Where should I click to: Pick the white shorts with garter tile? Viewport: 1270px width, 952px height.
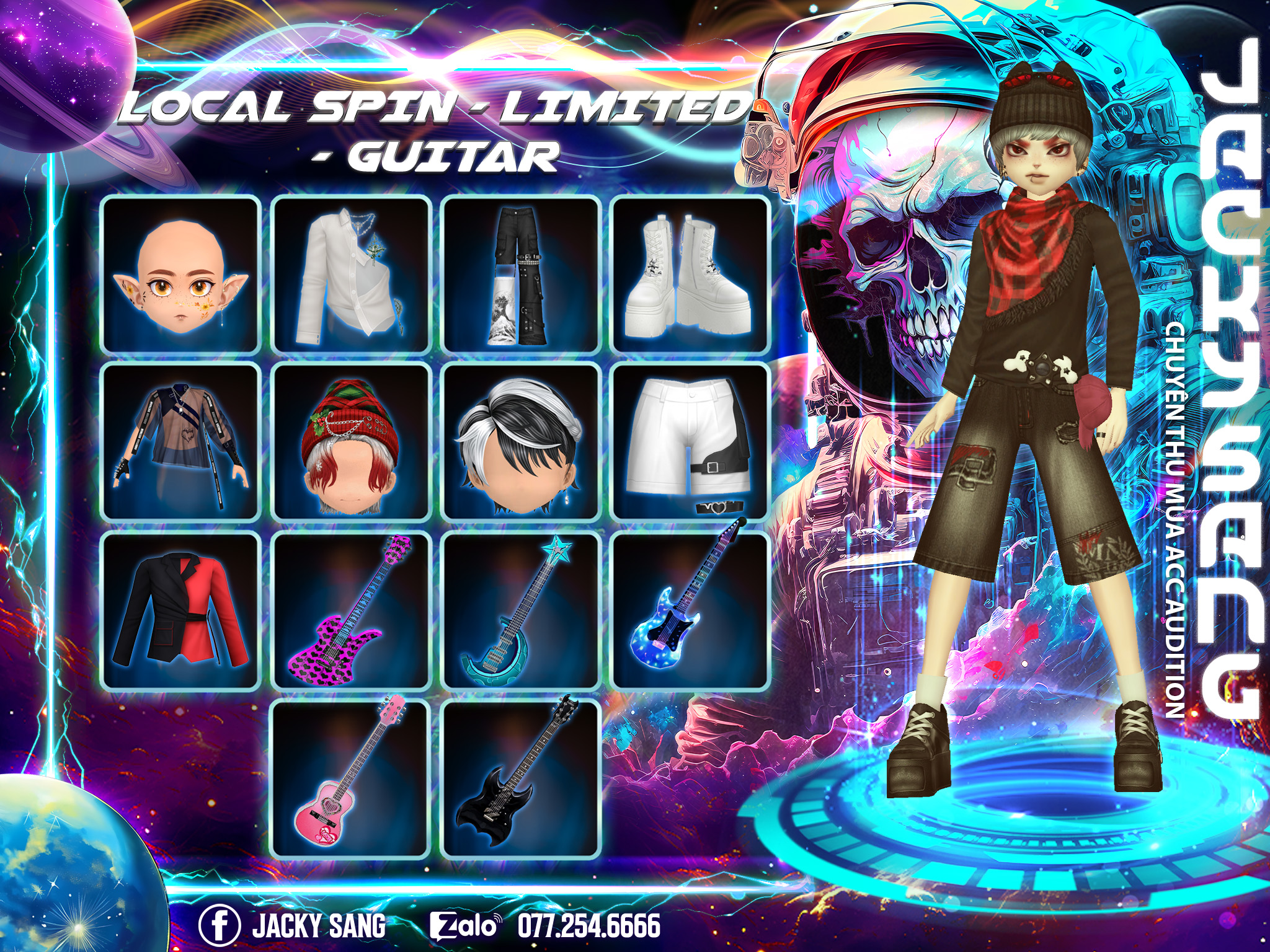(690, 442)
